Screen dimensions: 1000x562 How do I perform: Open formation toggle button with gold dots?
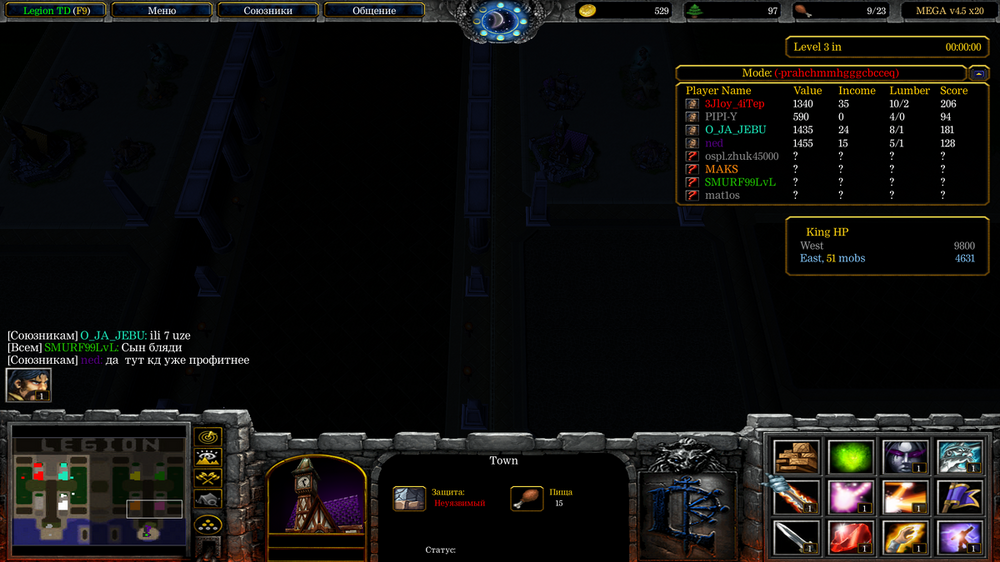point(207,522)
